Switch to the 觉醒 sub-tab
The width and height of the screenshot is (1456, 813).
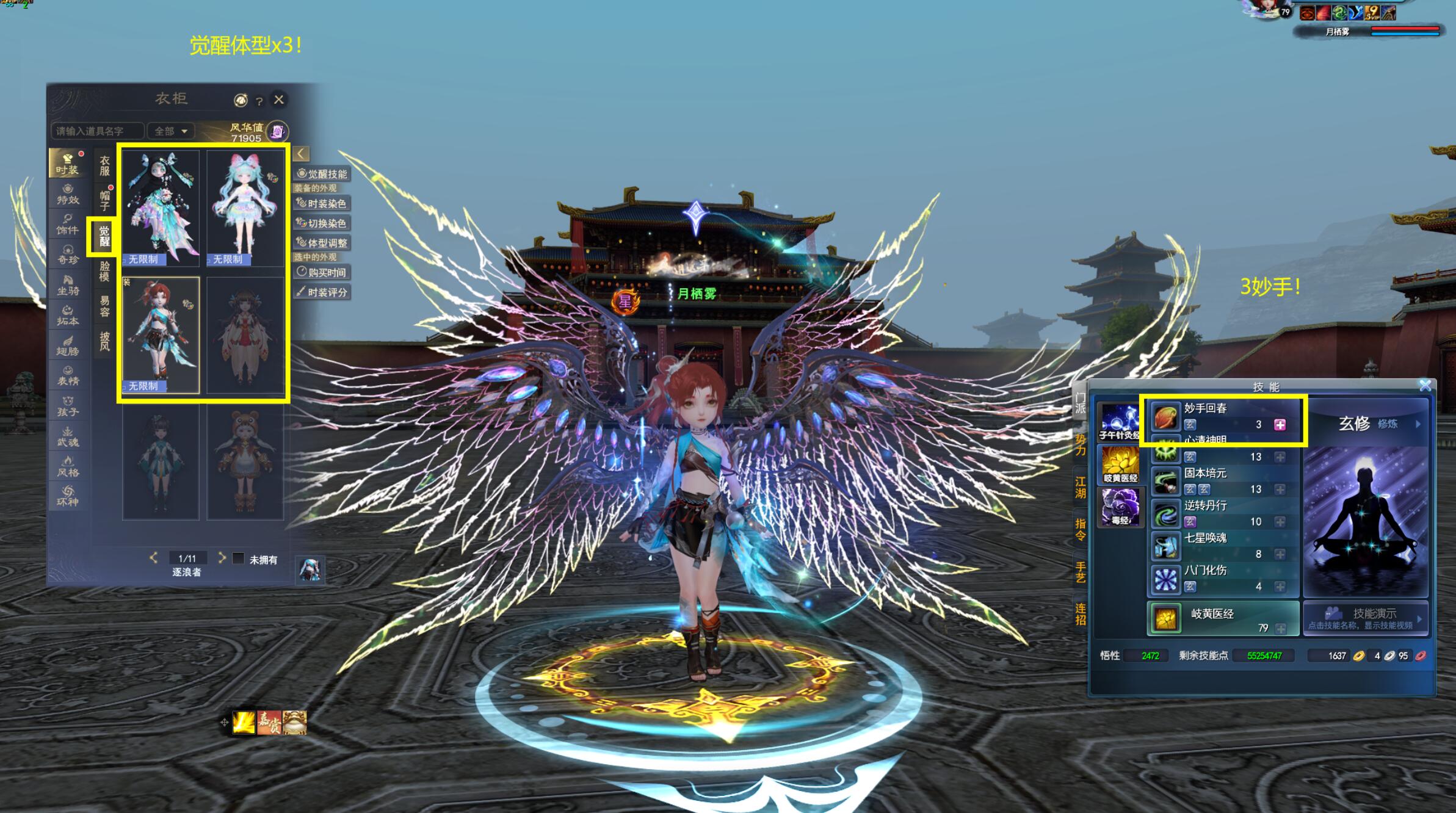tap(104, 236)
